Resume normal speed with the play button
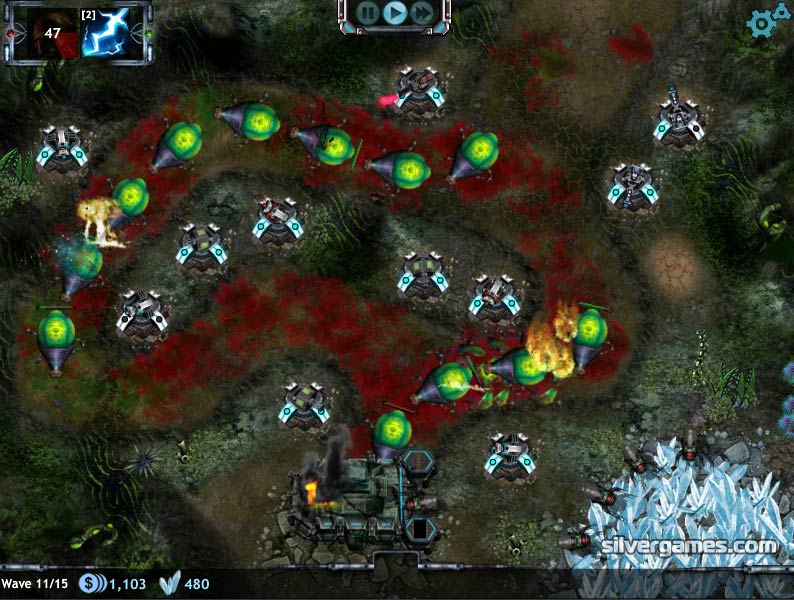Screen dimensions: 794x600 pyautogui.click(x=395, y=13)
